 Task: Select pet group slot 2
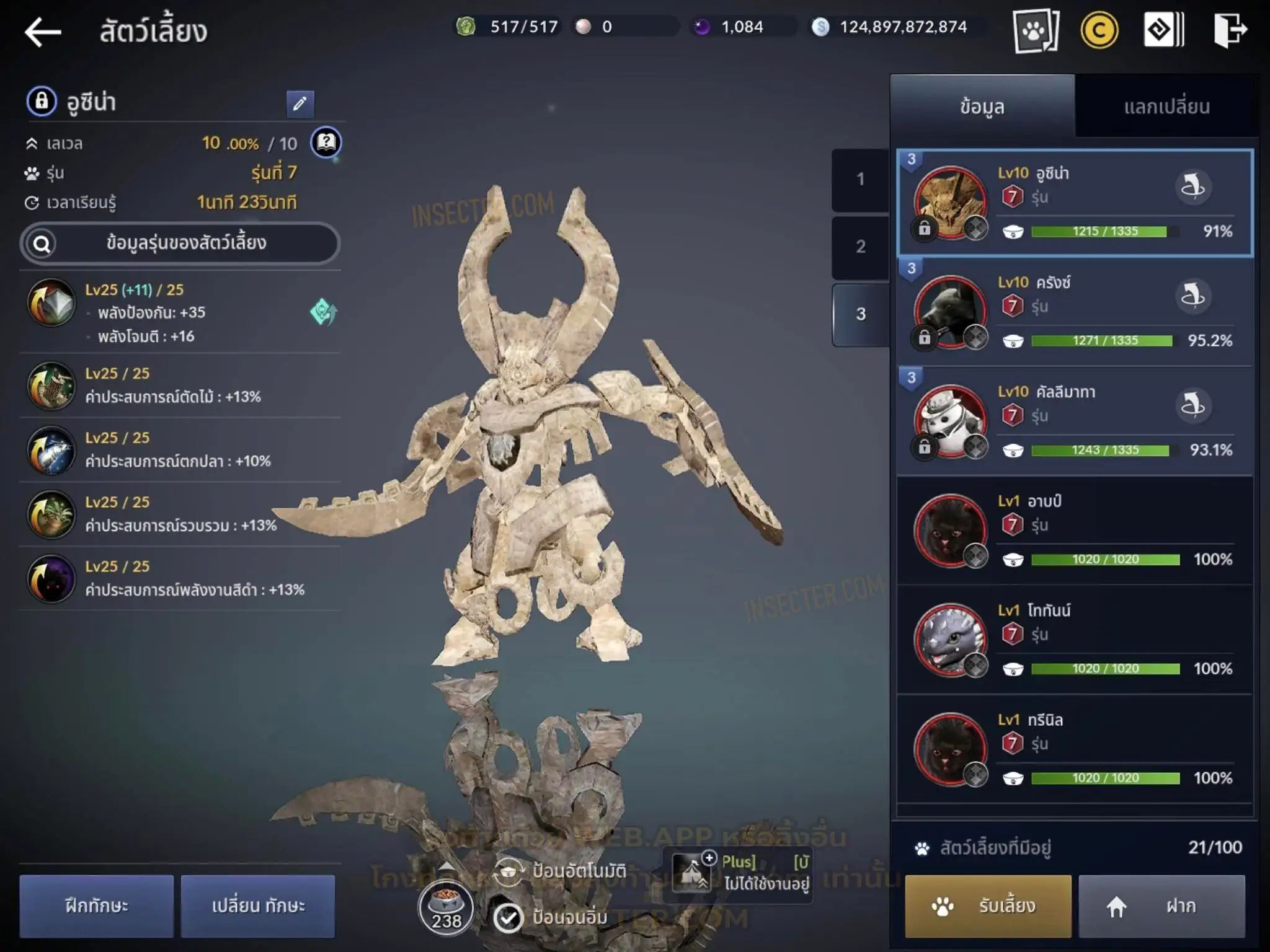click(860, 247)
